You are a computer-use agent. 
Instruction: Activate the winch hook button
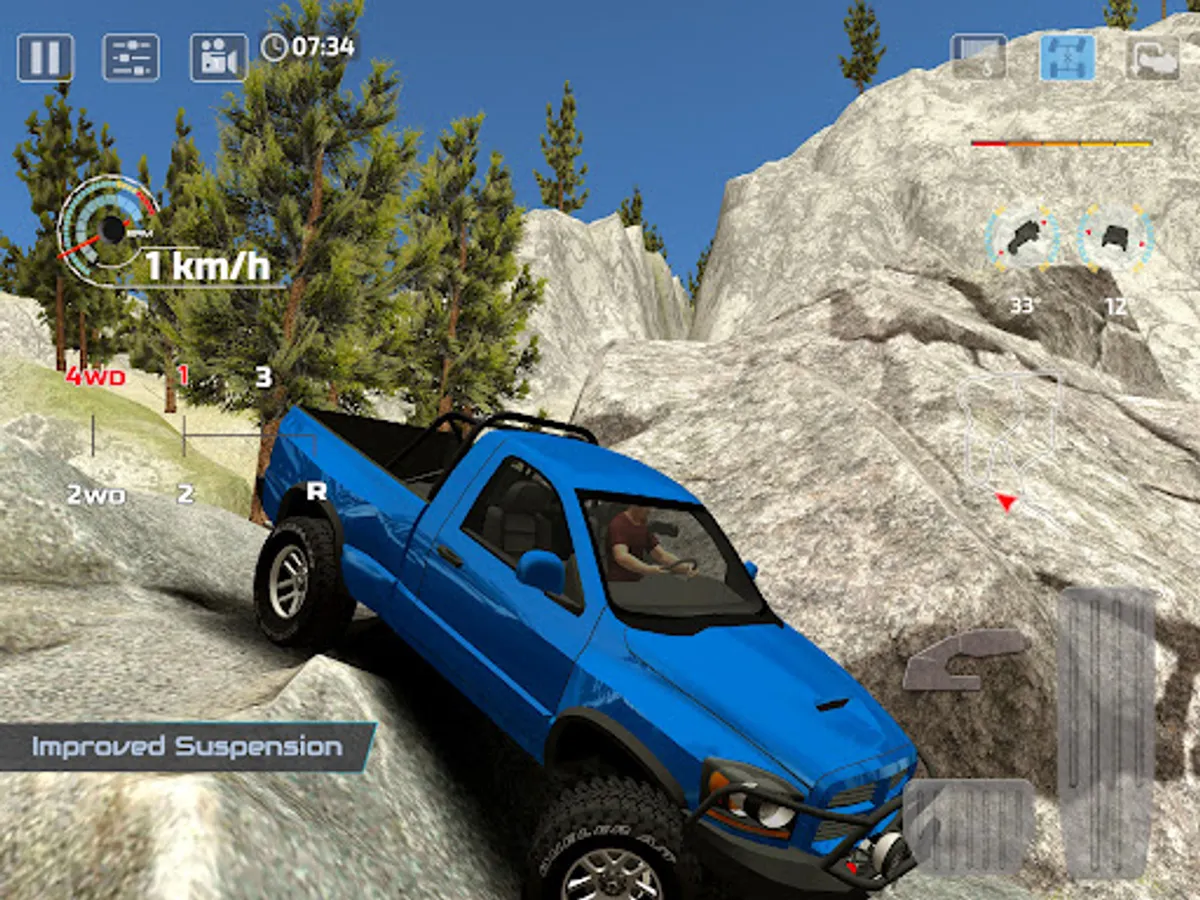point(978,57)
